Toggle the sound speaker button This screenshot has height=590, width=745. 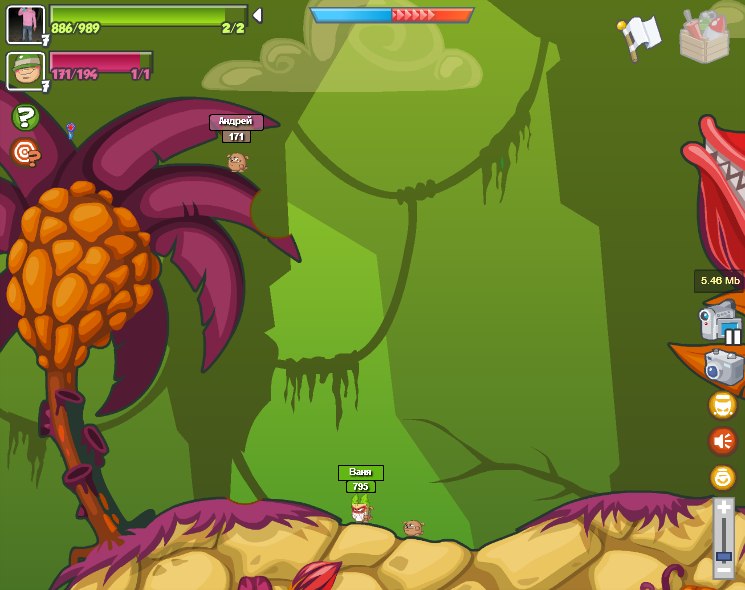pyautogui.click(x=722, y=441)
